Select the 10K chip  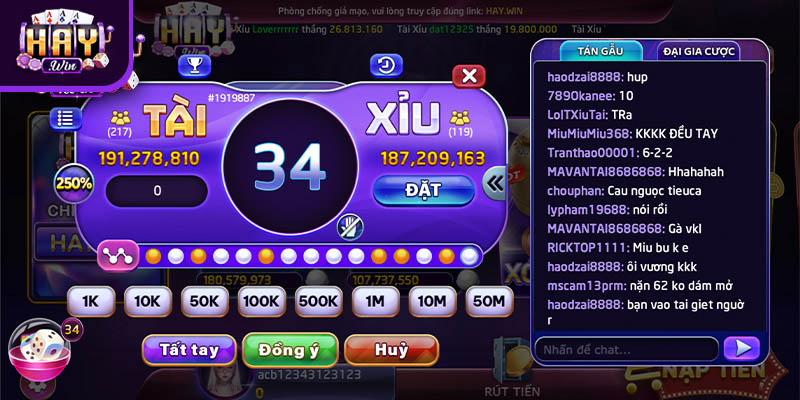pyautogui.click(x=146, y=300)
